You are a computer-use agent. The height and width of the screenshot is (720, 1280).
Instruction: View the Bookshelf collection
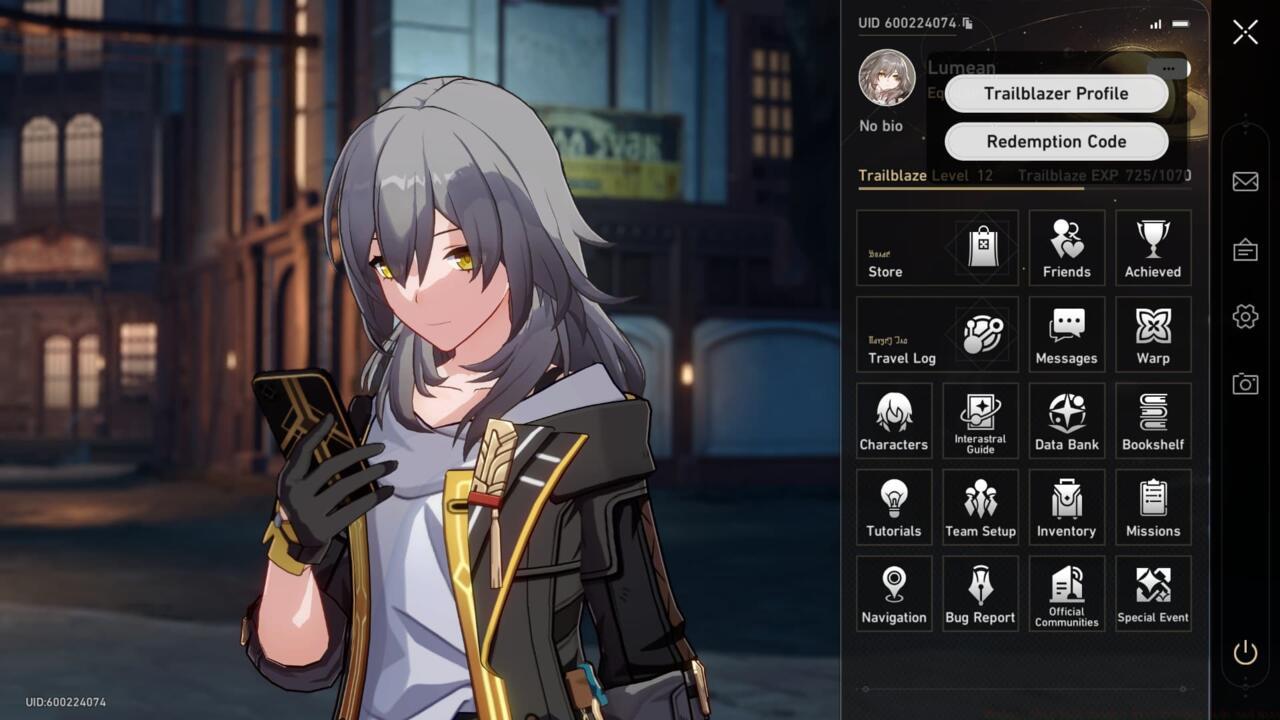pyautogui.click(x=1153, y=420)
